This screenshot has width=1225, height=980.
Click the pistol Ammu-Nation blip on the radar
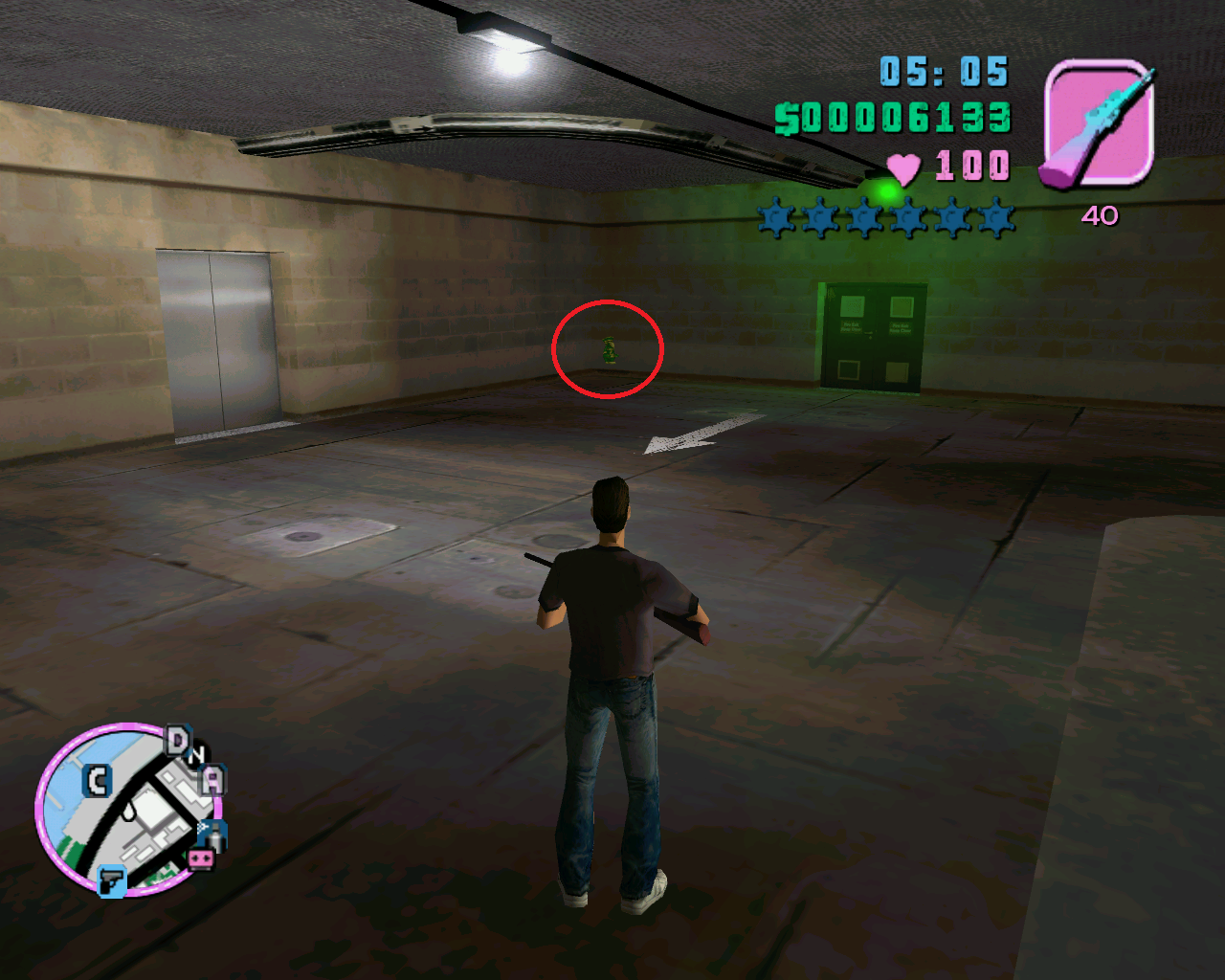pos(112,880)
